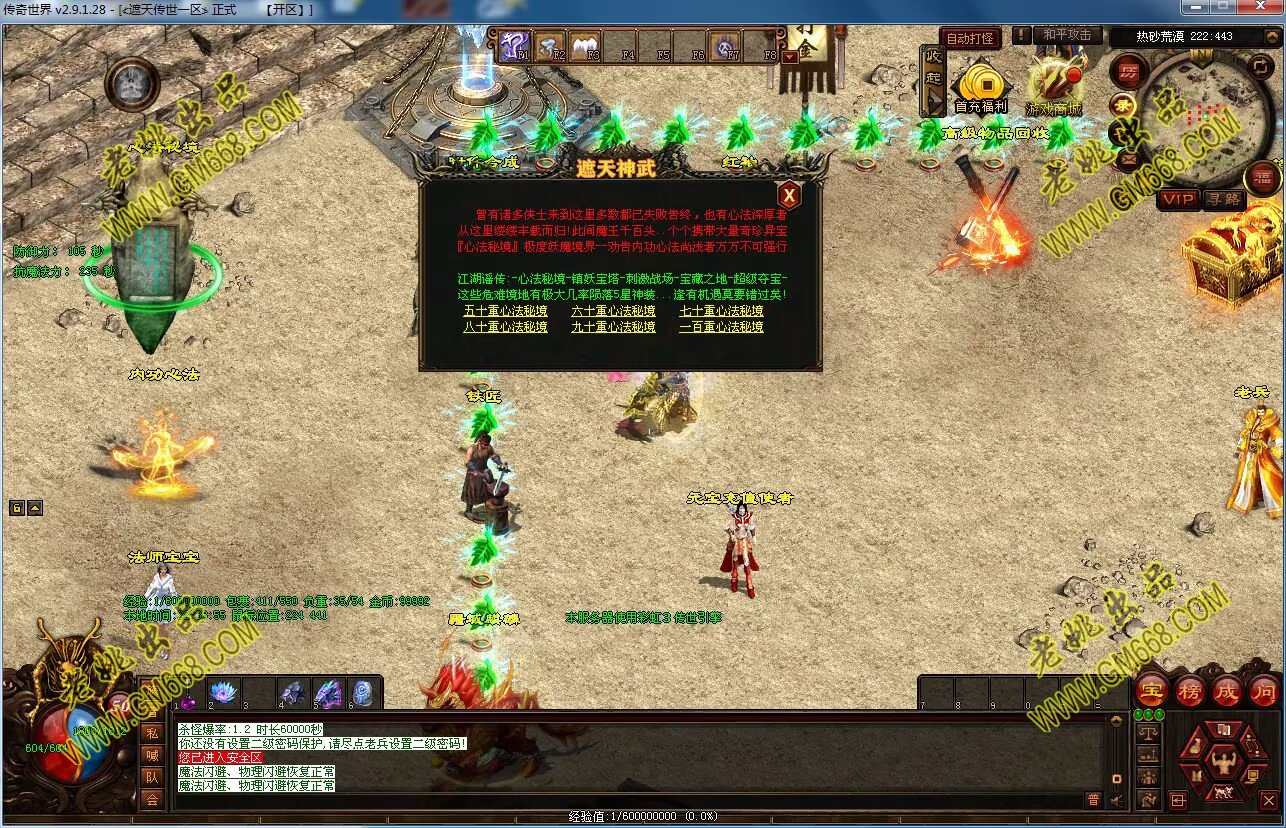Close the 遮天神武 dialog with the X
Screen dimensions: 1286x828
(x=789, y=195)
